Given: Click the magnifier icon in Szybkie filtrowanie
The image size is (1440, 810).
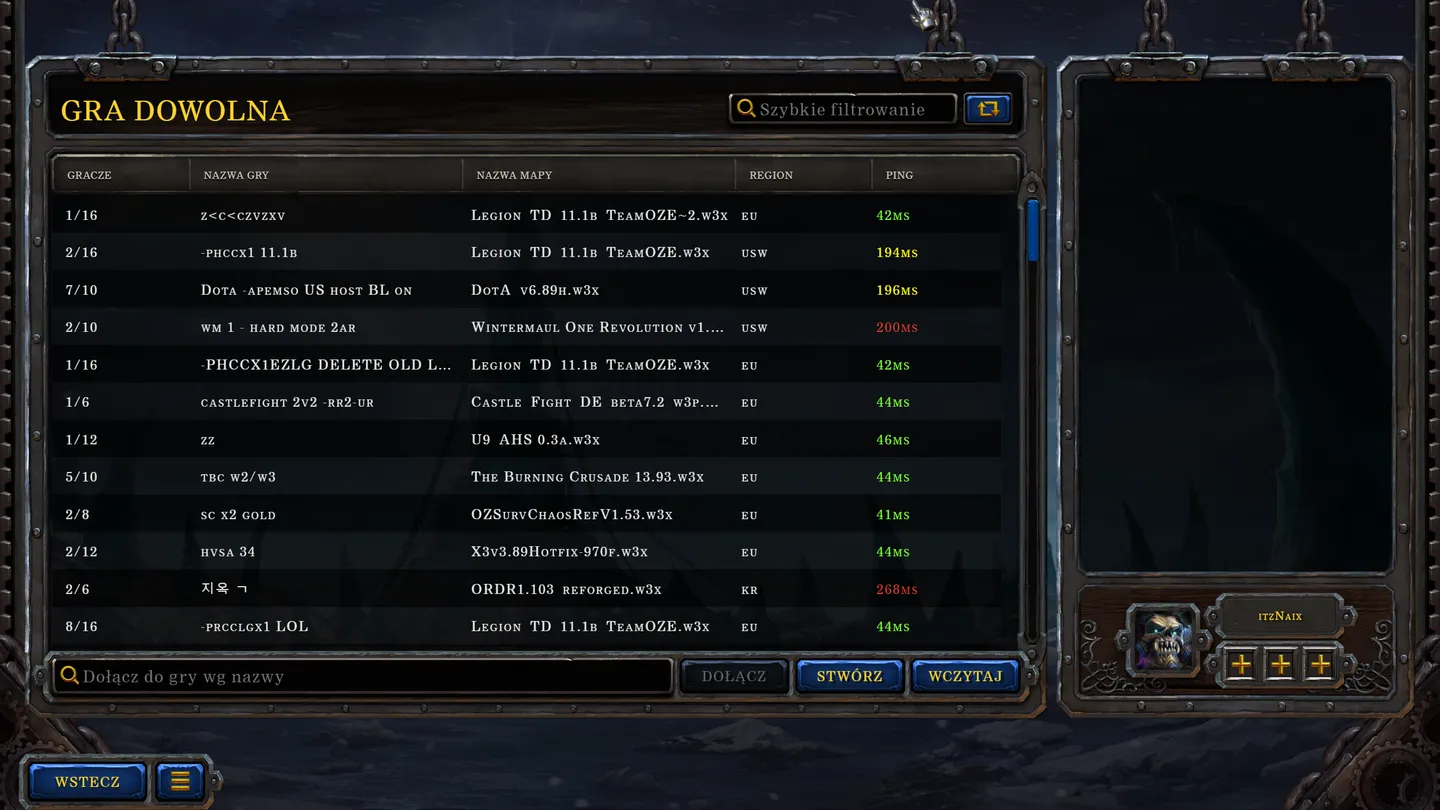Looking at the screenshot, I should 745,108.
